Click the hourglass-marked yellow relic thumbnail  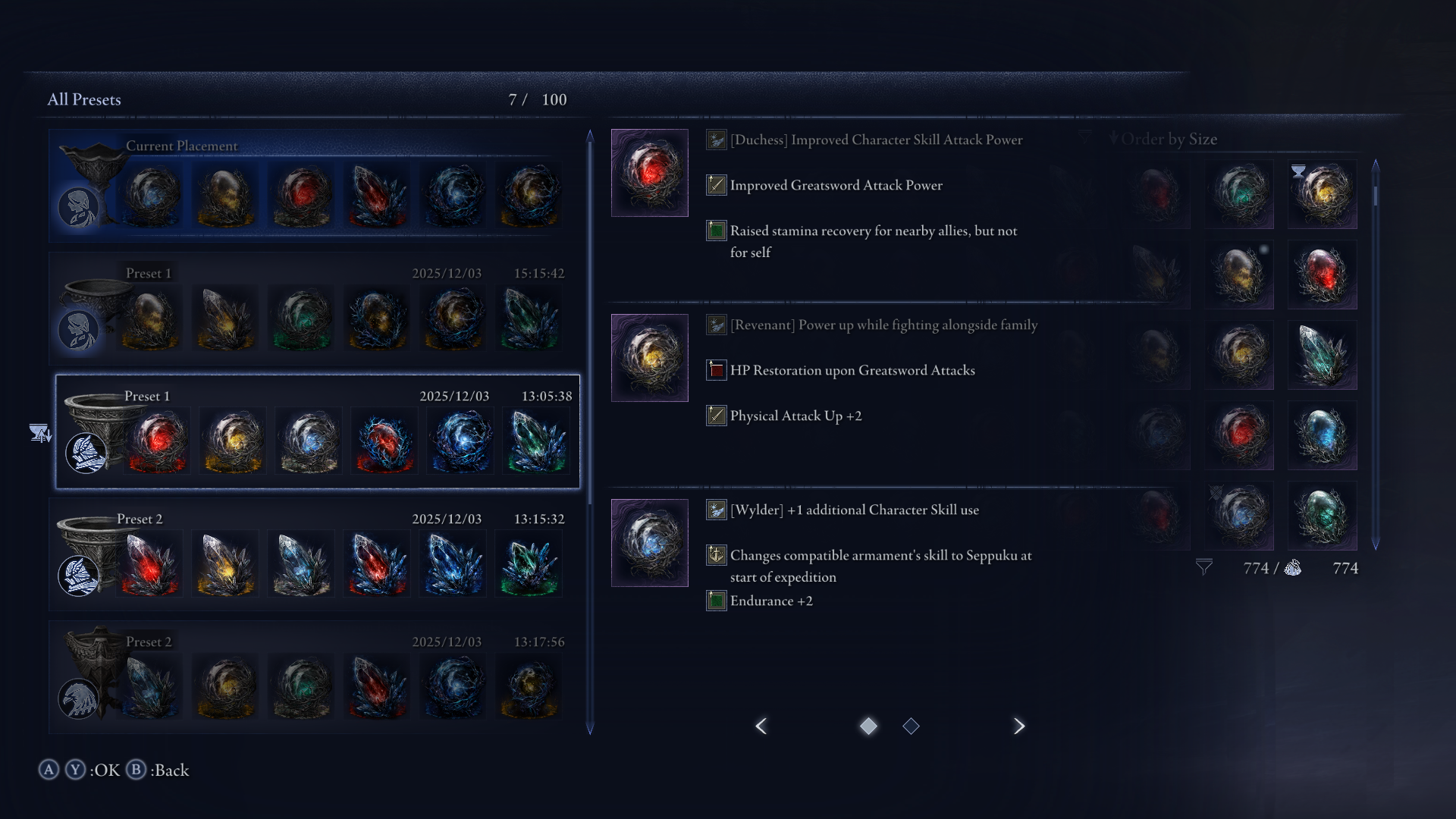click(x=1323, y=195)
